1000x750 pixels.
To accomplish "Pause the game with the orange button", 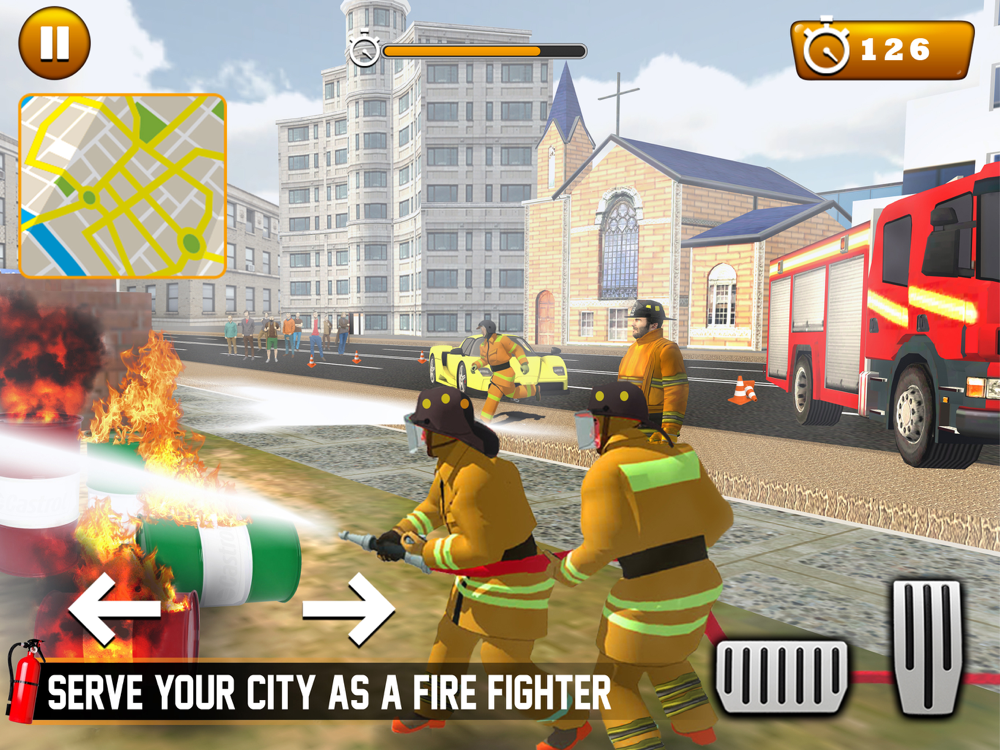I will click(x=54, y=43).
